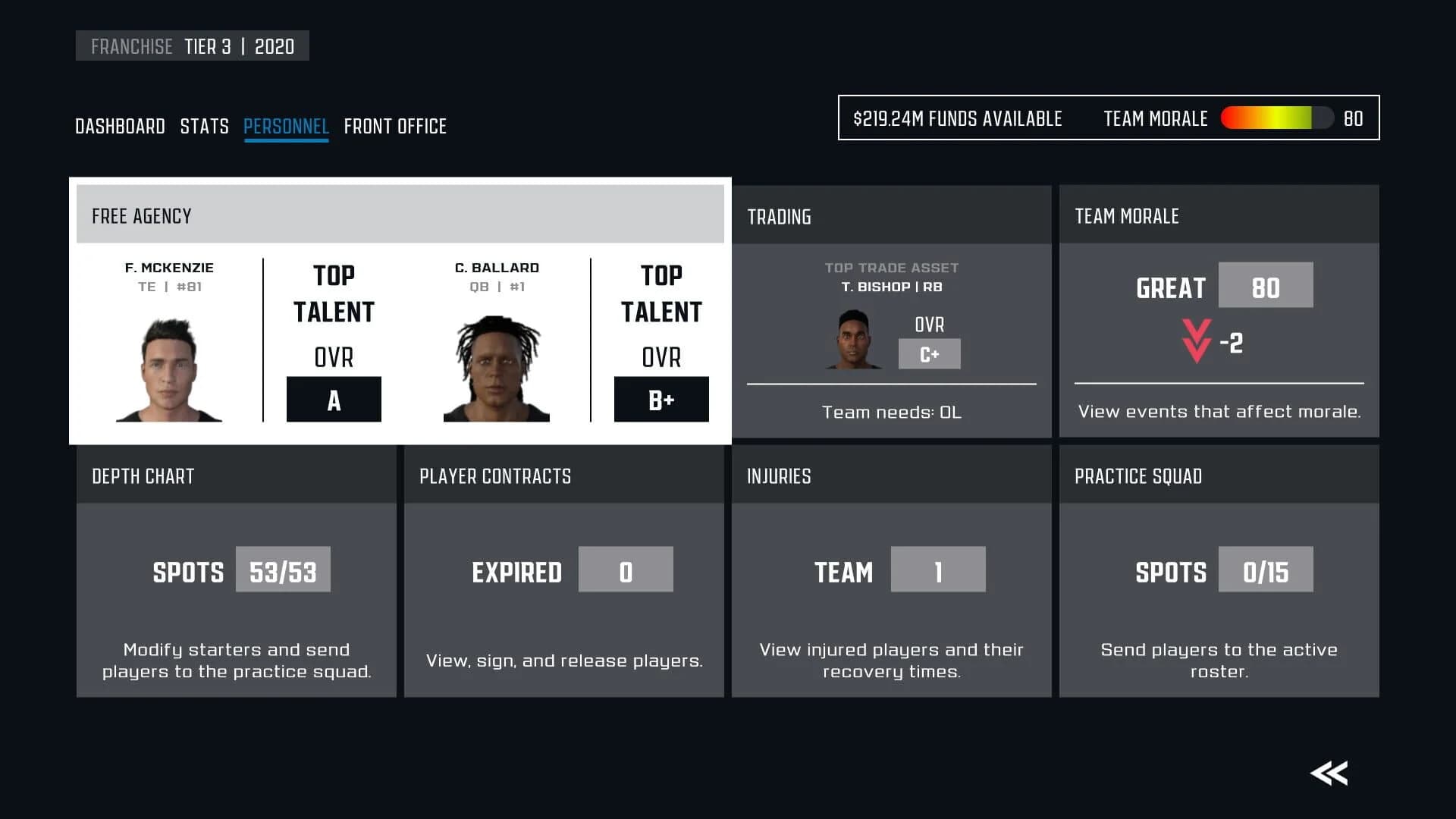
Task: Click C. Ballard's OVR grade B+ badge
Action: pyautogui.click(x=661, y=399)
